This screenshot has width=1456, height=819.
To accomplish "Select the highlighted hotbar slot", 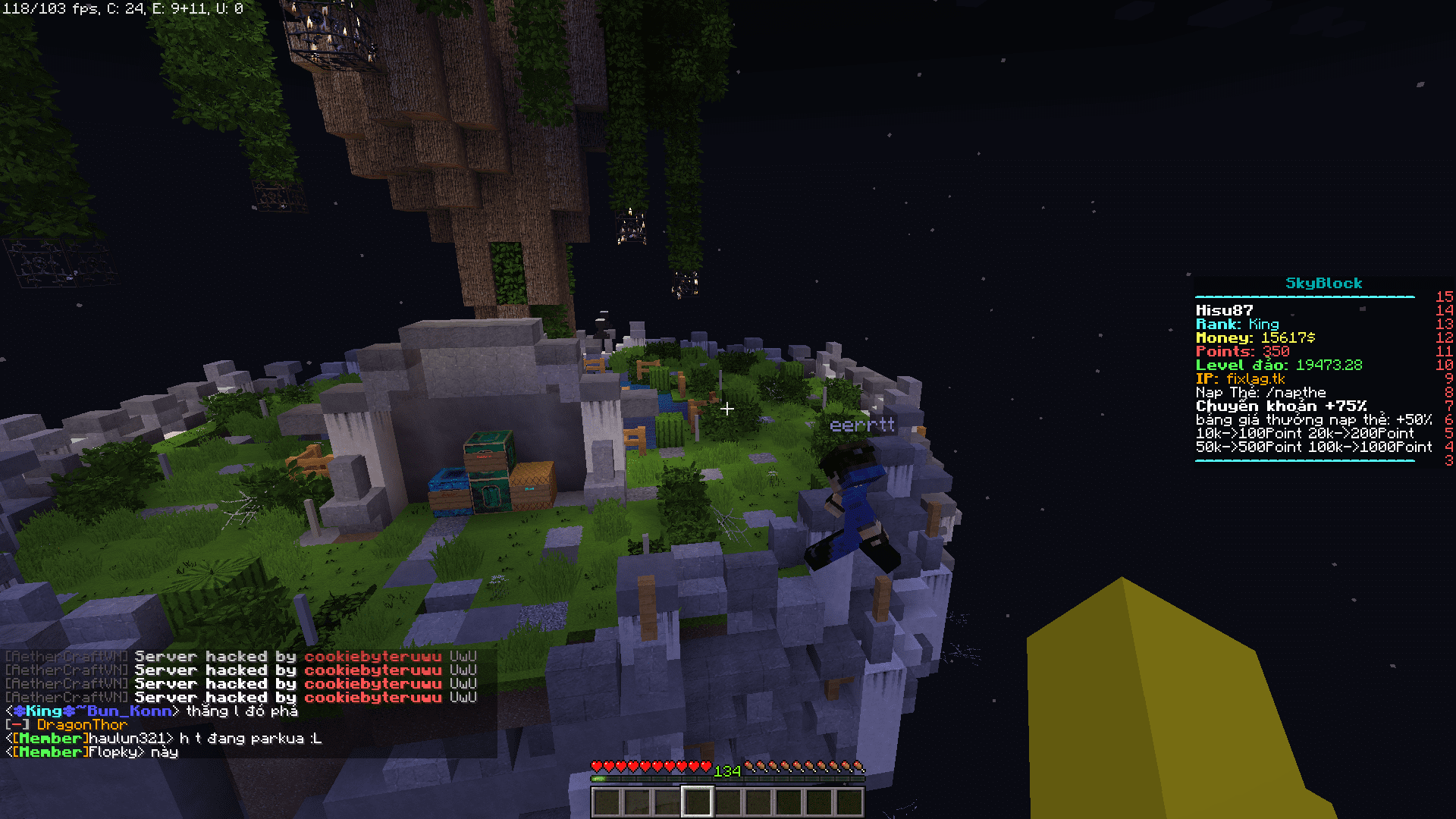I will click(697, 801).
